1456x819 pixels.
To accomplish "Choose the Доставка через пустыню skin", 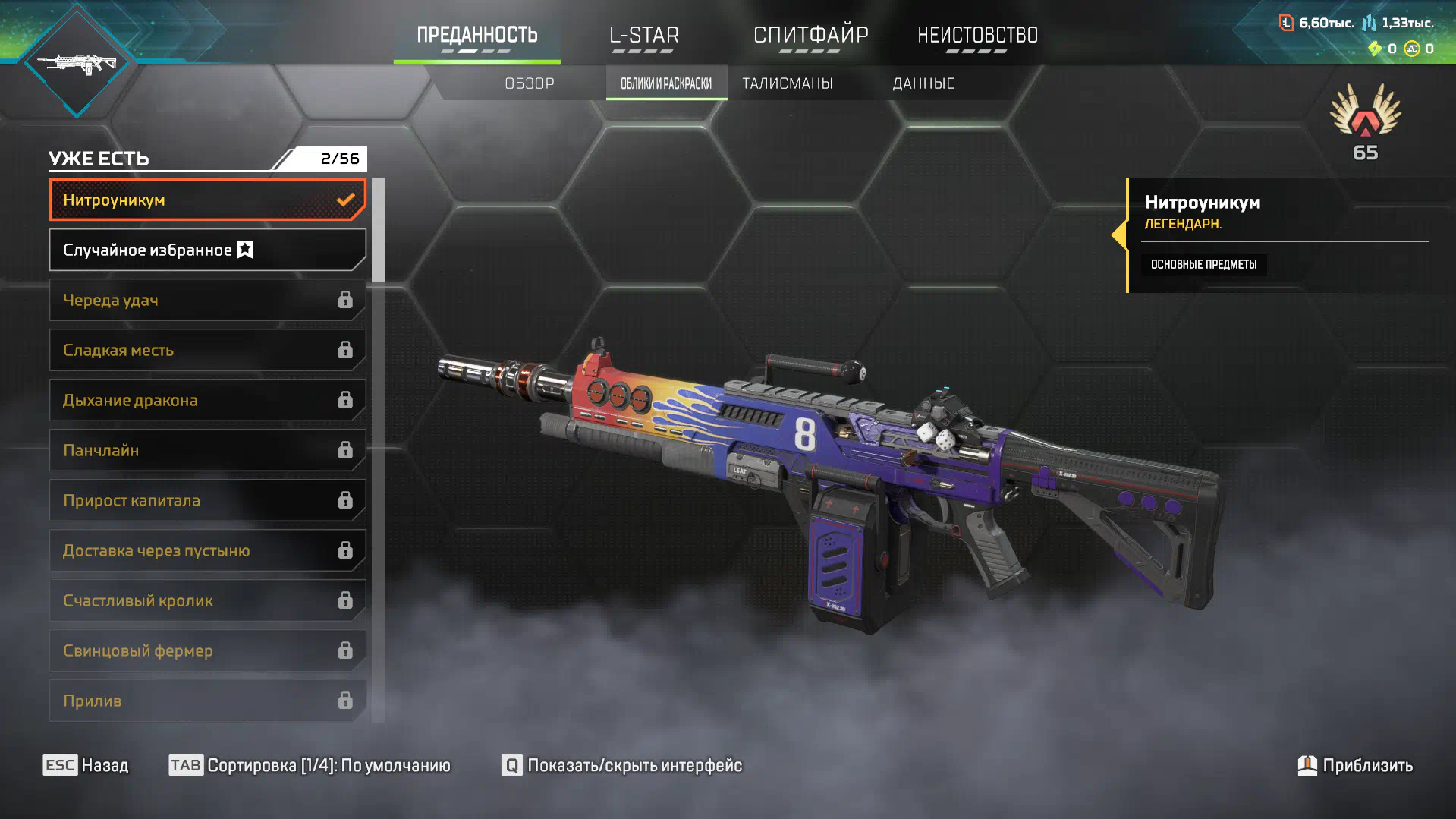I will coord(207,551).
